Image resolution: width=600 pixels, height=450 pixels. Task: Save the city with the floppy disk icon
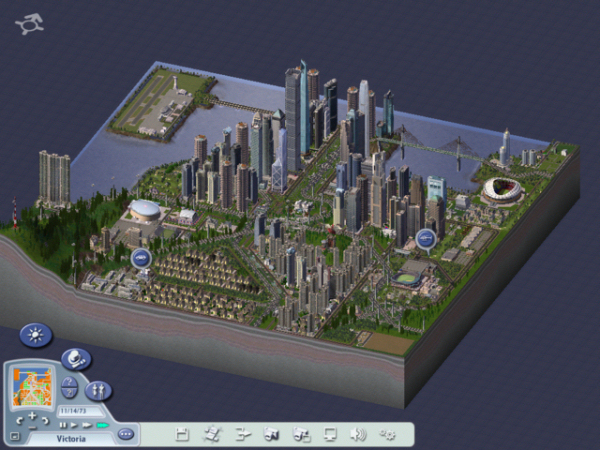click(x=182, y=434)
